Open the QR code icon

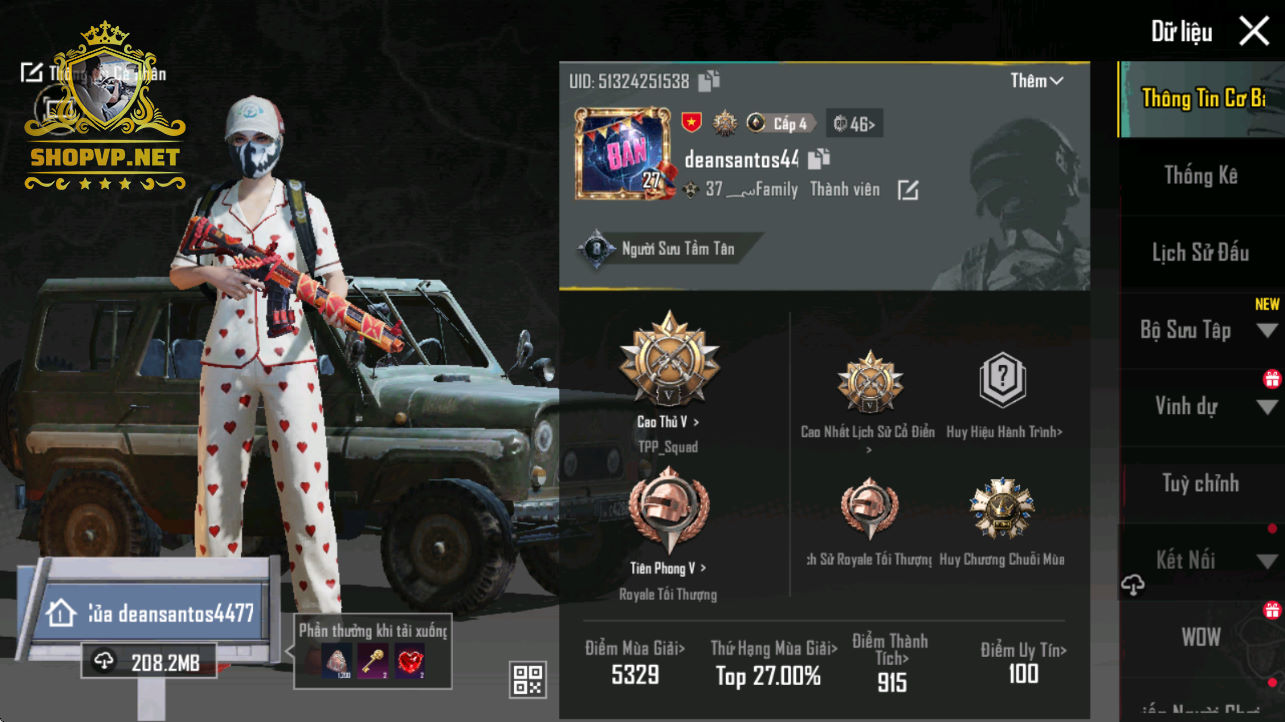point(528,679)
